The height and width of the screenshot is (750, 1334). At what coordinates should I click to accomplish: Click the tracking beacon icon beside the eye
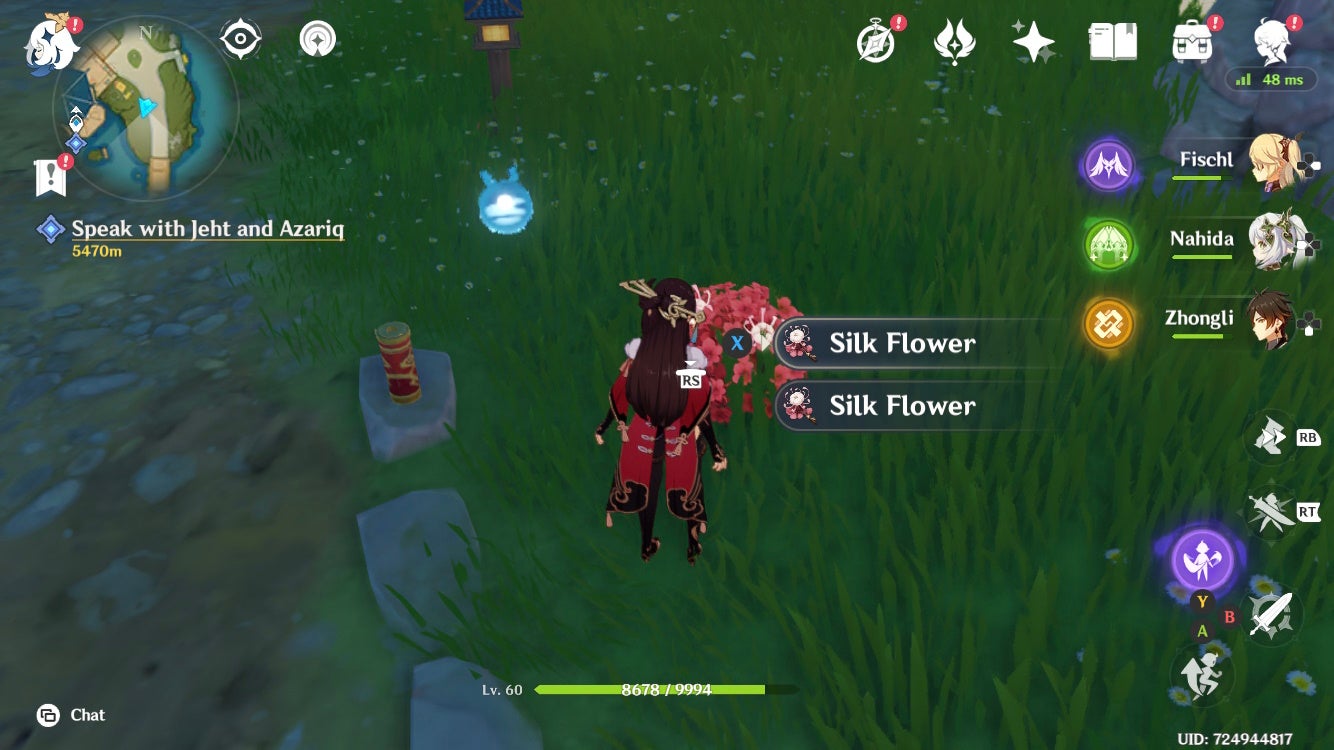(317, 38)
